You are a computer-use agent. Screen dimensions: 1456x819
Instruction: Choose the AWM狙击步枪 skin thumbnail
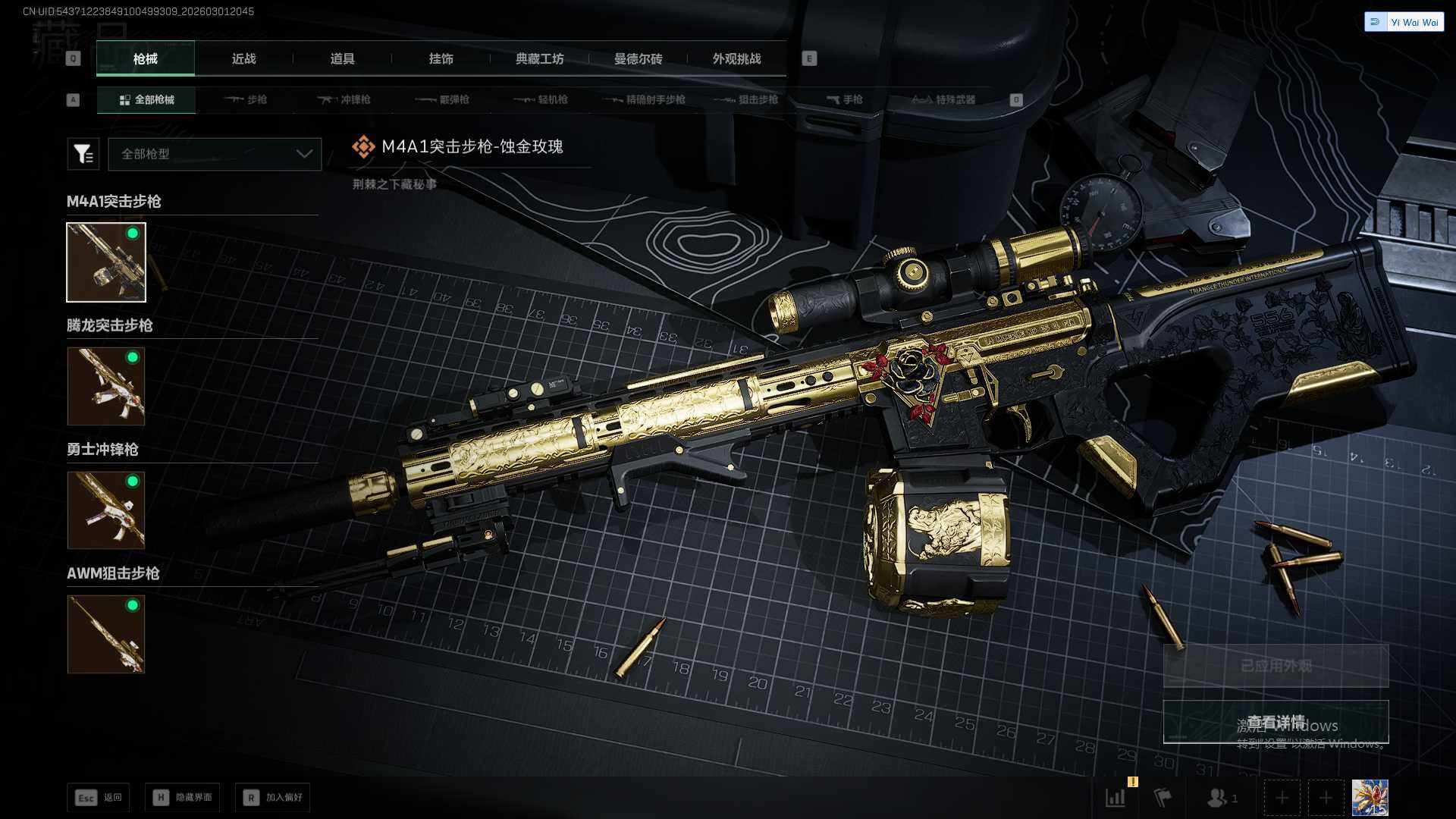click(x=106, y=634)
